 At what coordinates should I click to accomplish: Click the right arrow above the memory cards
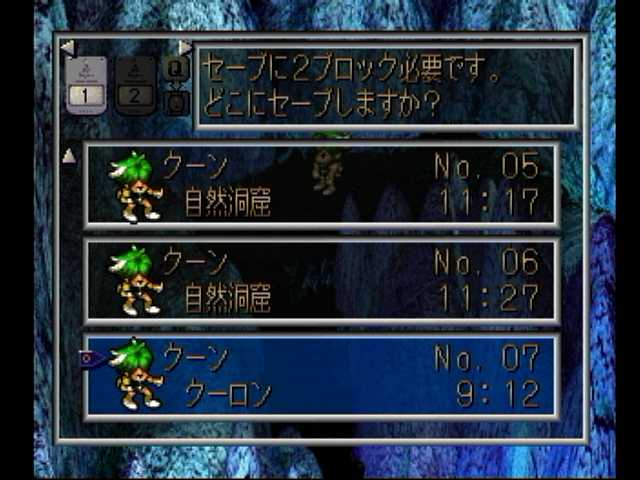185,47
